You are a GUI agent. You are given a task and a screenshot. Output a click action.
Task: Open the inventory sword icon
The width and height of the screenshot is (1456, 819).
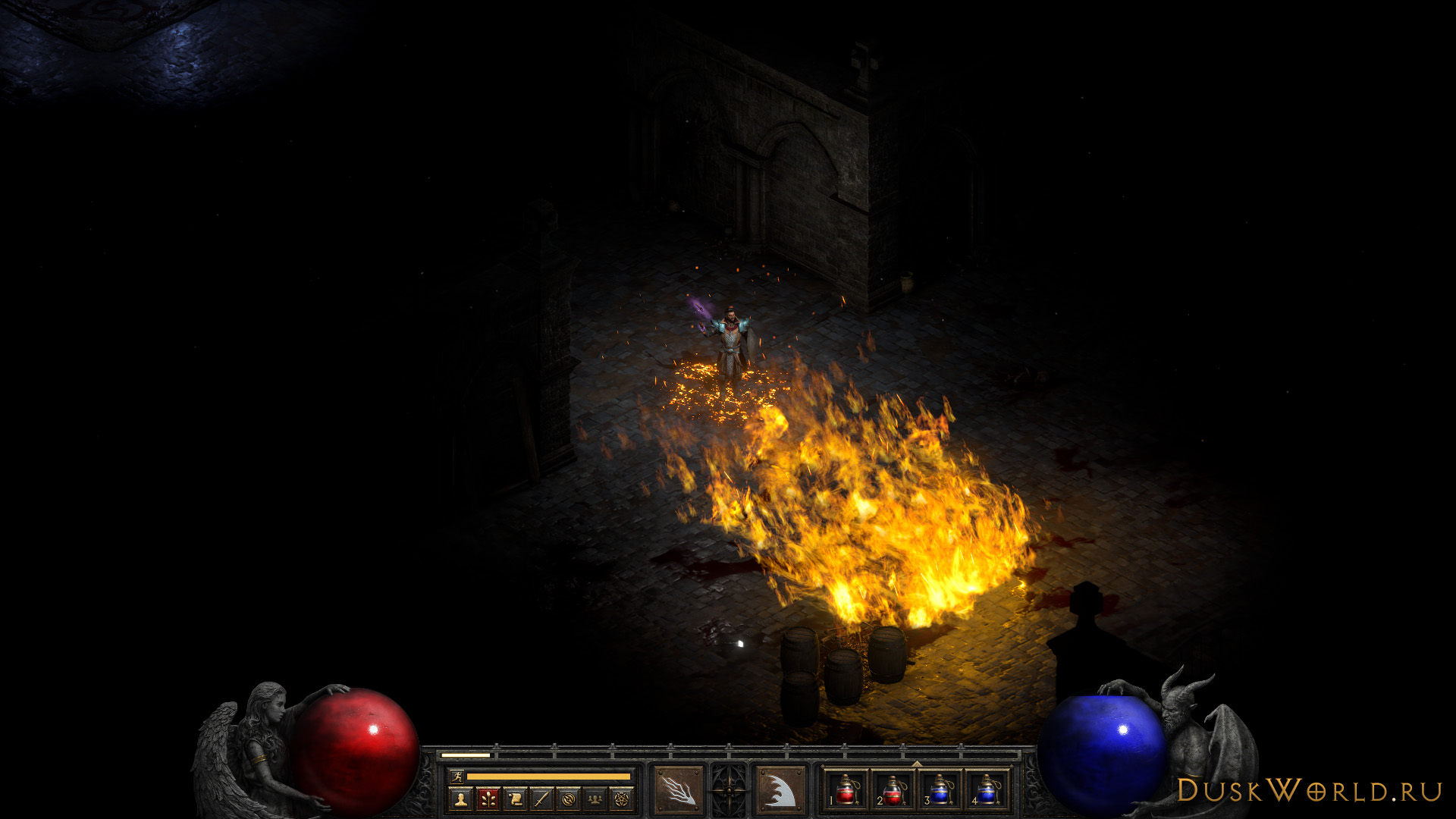[x=541, y=799]
